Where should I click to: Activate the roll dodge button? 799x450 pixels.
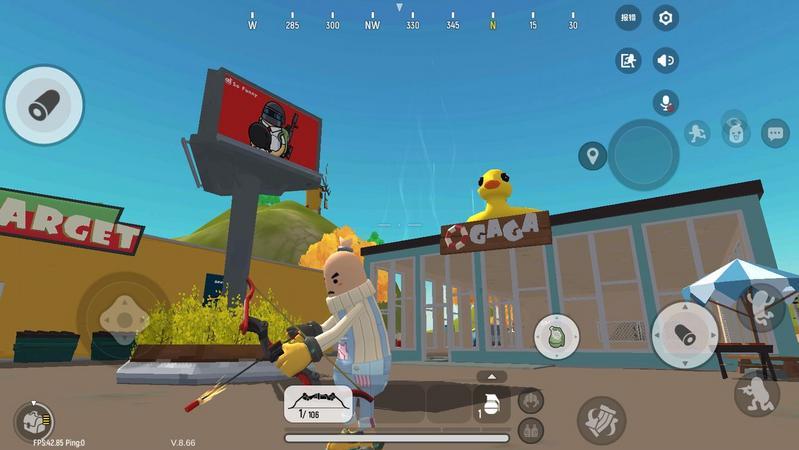pos(601,418)
